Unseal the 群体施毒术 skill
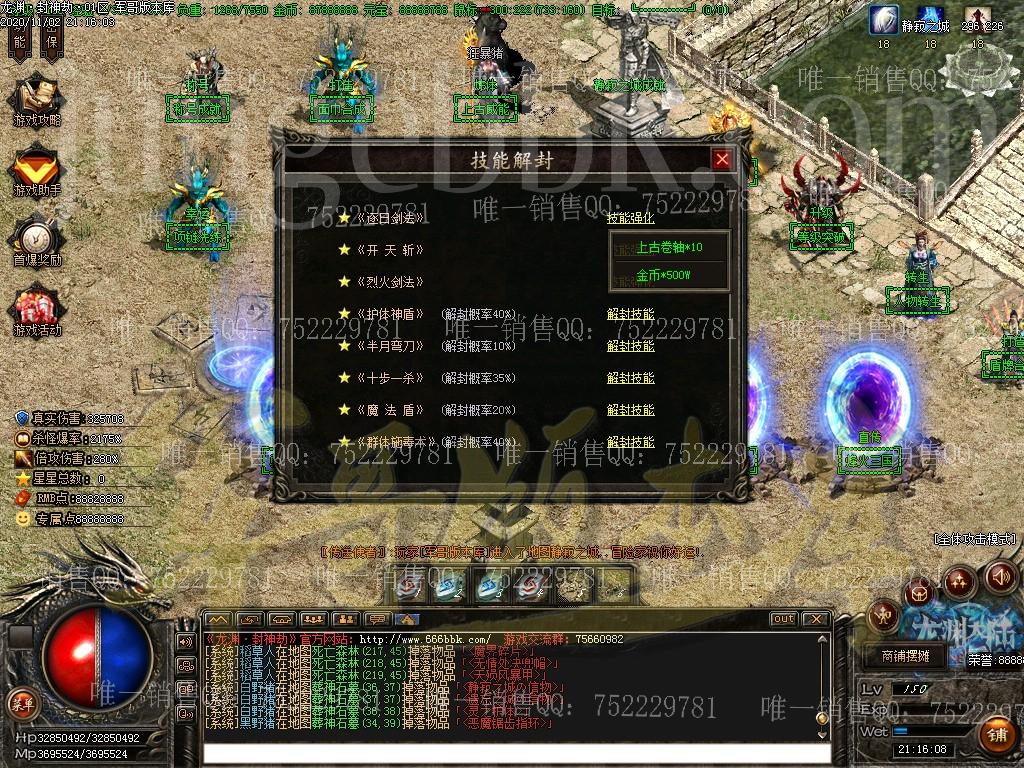Screen dimensions: 1024x768 (630, 441)
